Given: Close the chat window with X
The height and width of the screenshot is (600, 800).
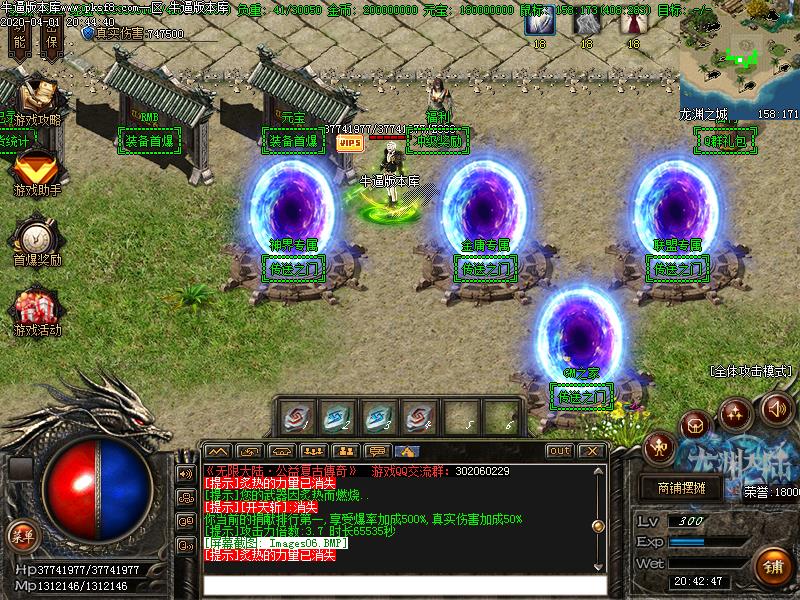Looking at the screenshot, I should 592,451.
